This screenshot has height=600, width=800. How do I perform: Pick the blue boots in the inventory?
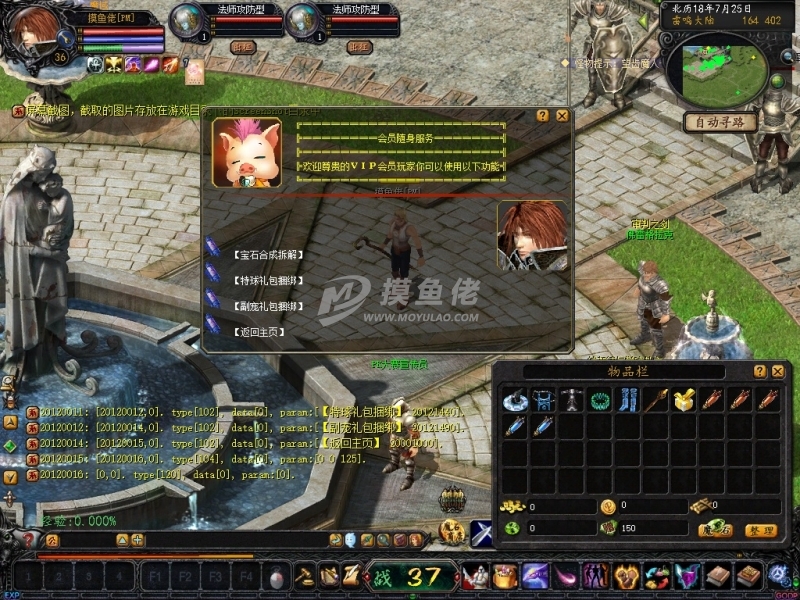628,401
